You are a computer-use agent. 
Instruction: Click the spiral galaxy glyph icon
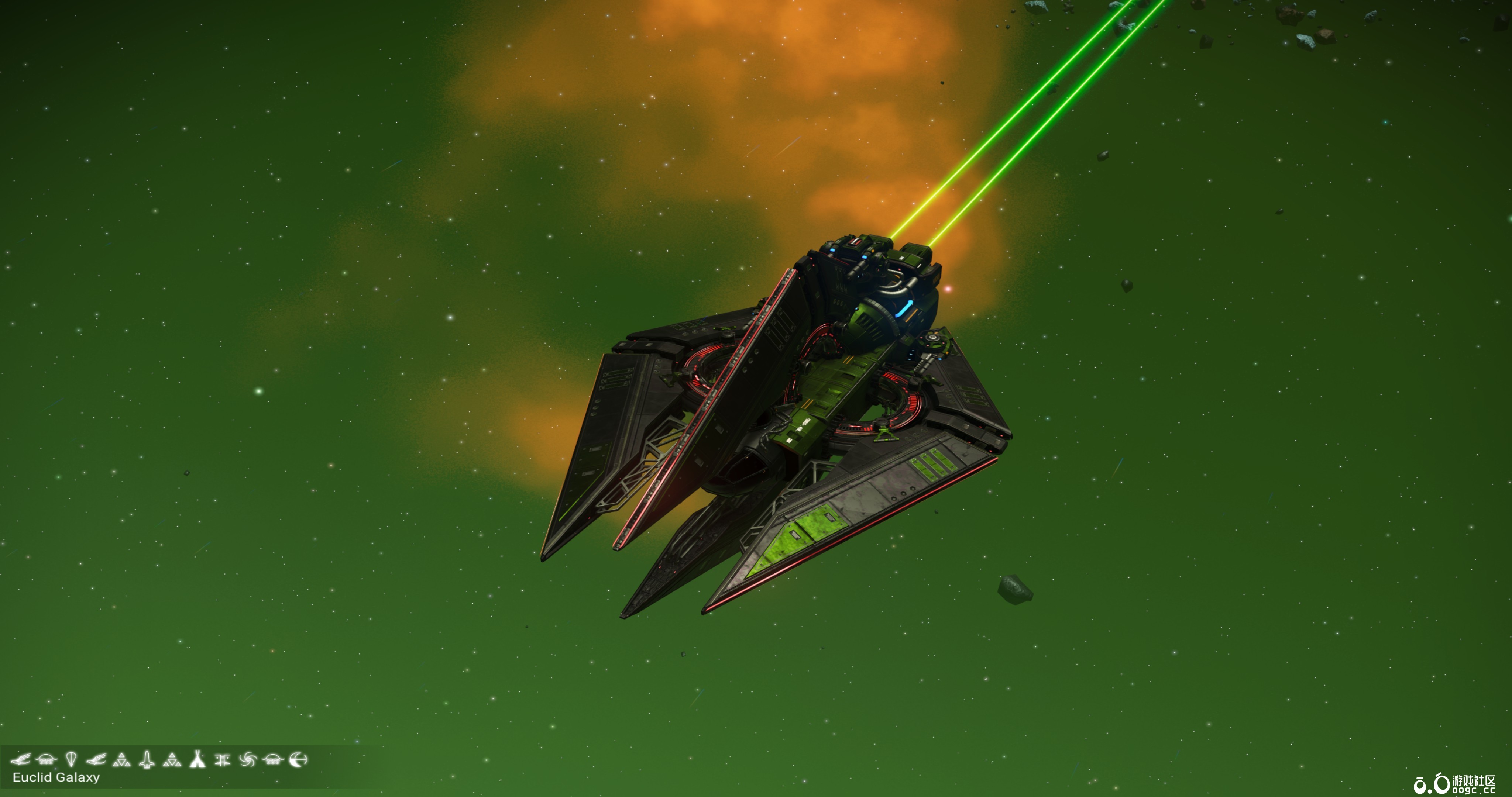pyautogui.click(x=248, y=759)
